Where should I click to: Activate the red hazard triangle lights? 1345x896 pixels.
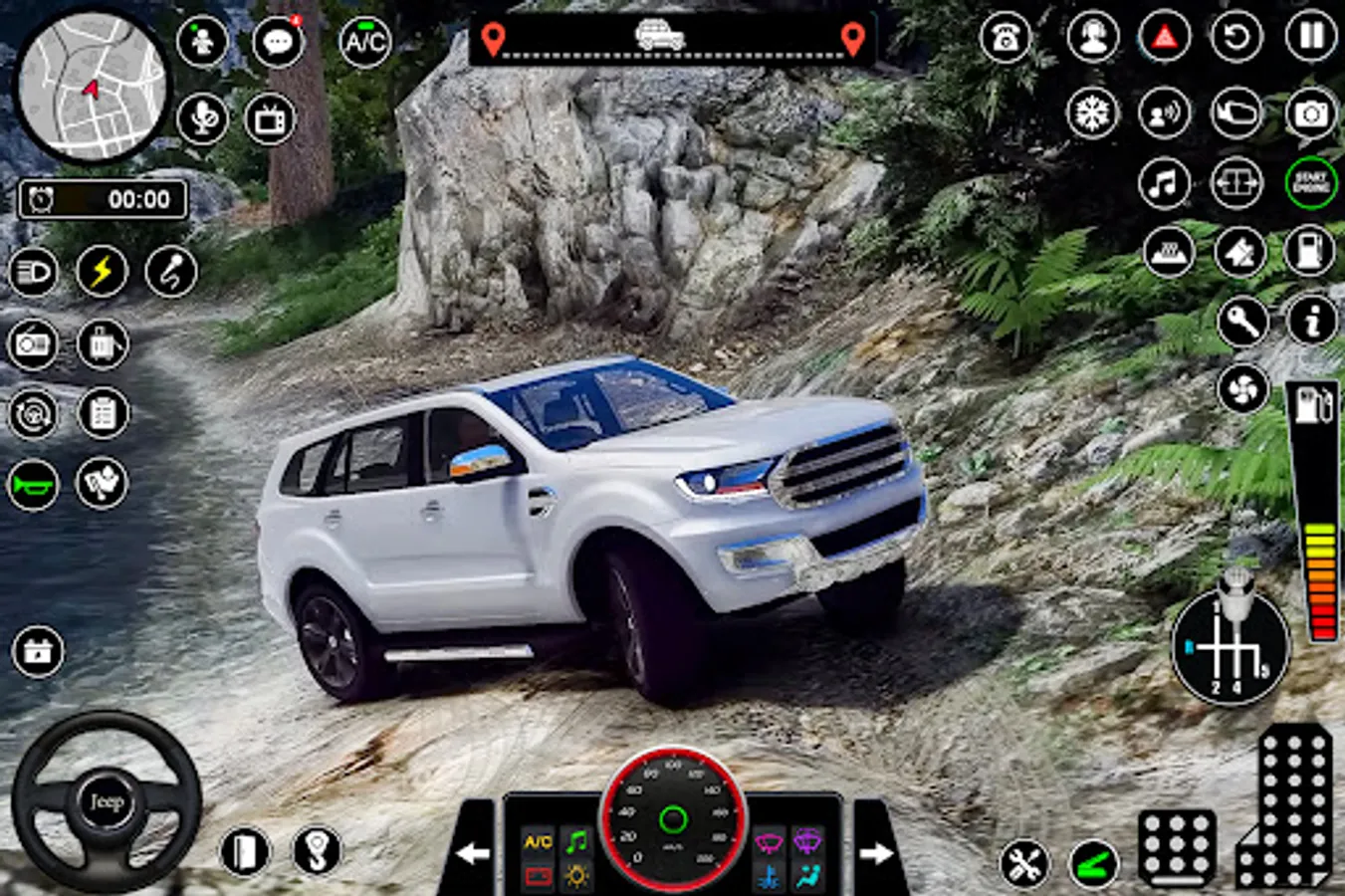(1164, 38)
